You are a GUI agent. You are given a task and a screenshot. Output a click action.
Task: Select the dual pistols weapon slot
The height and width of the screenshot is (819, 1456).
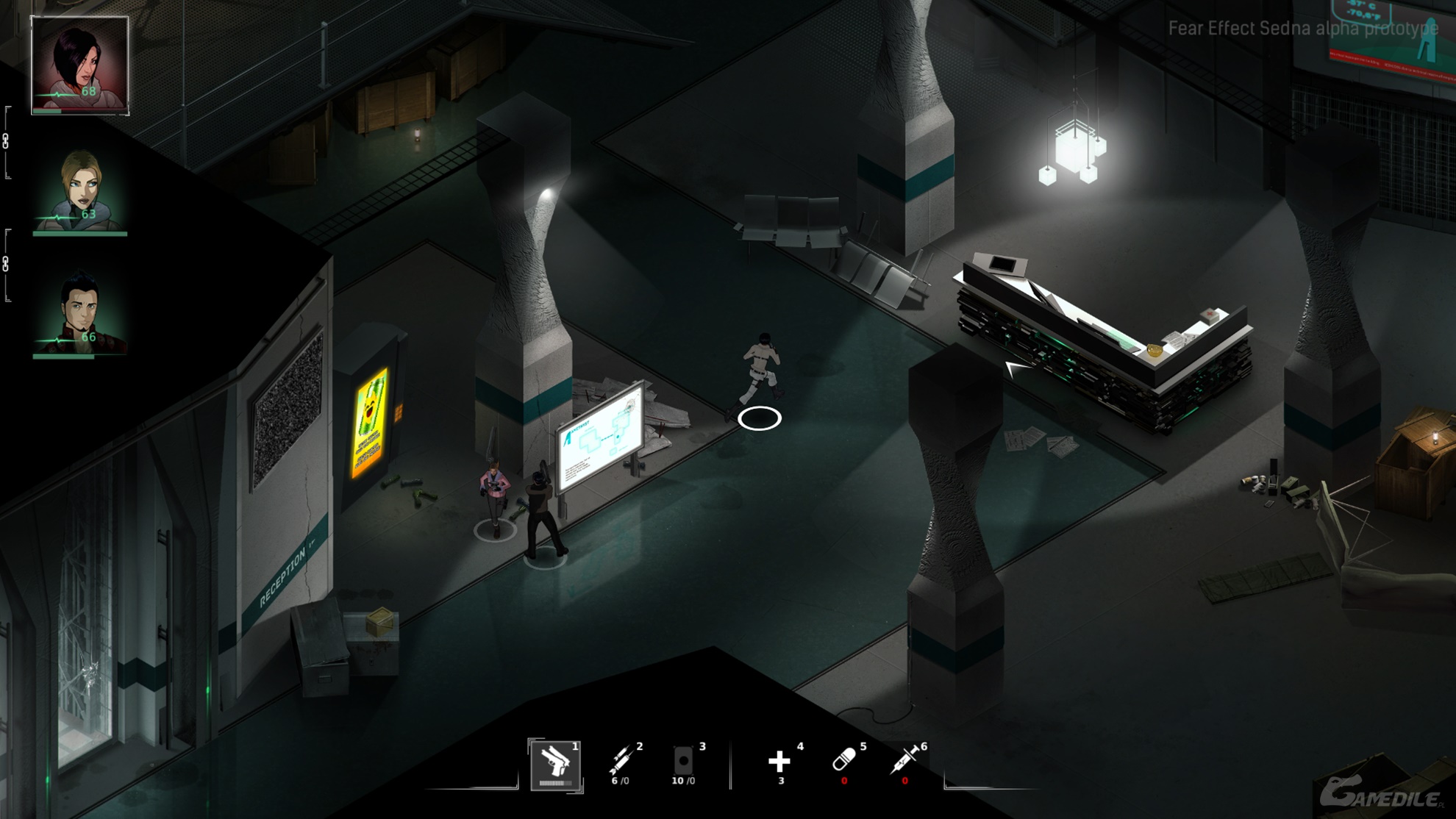tap(555, 764)
